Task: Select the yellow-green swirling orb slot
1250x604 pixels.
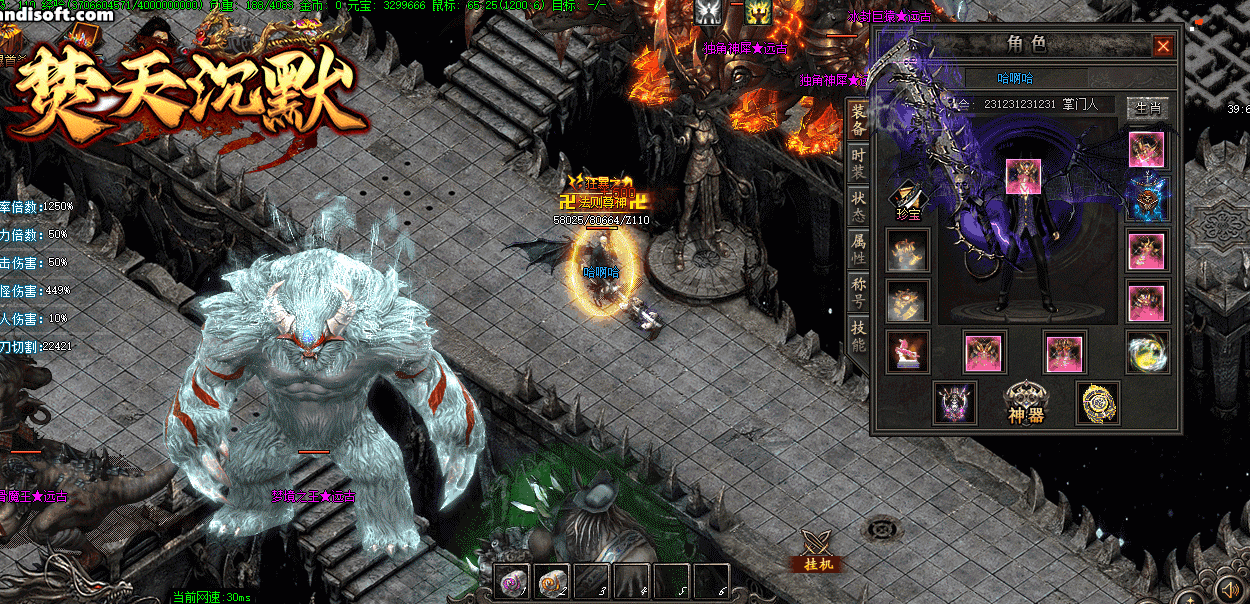Action: [1146, 351]
